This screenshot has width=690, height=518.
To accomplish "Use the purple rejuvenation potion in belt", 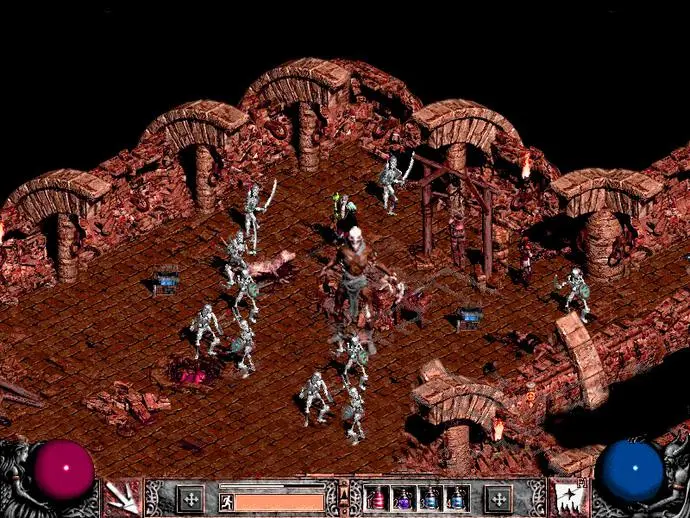I will coord(405,498).
